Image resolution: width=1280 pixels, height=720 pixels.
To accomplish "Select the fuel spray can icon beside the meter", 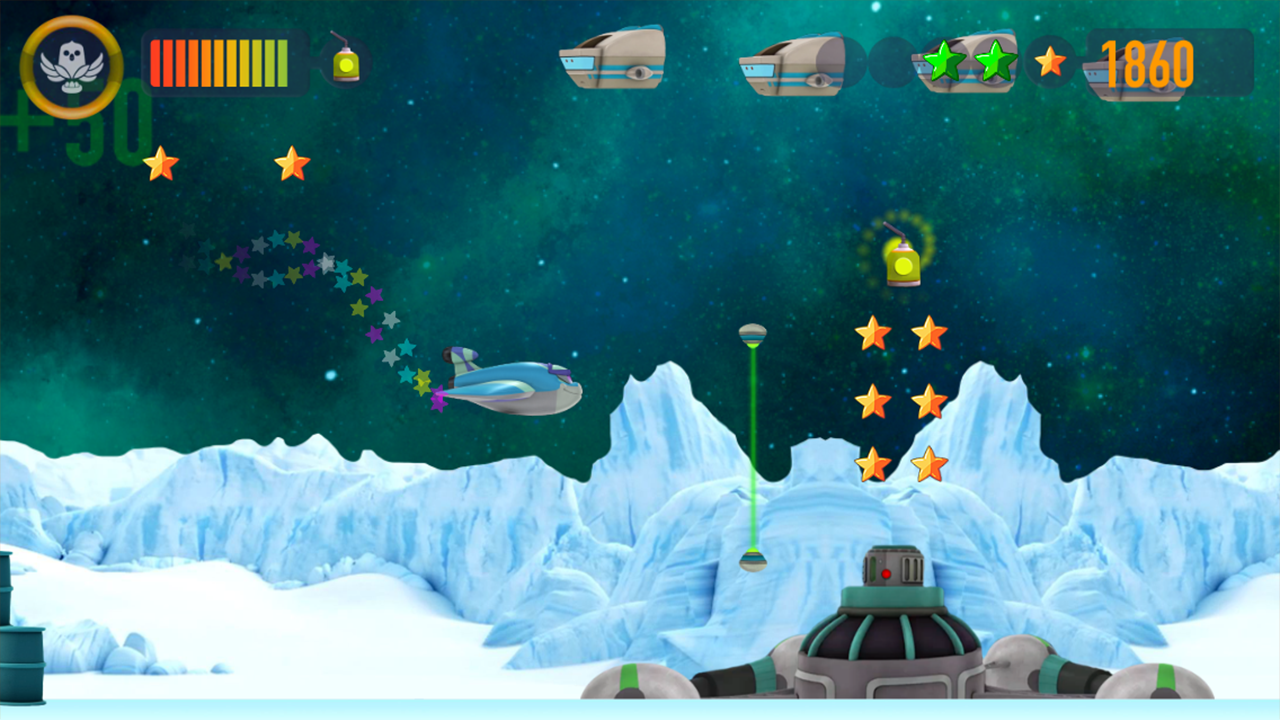I will [345, 62].
